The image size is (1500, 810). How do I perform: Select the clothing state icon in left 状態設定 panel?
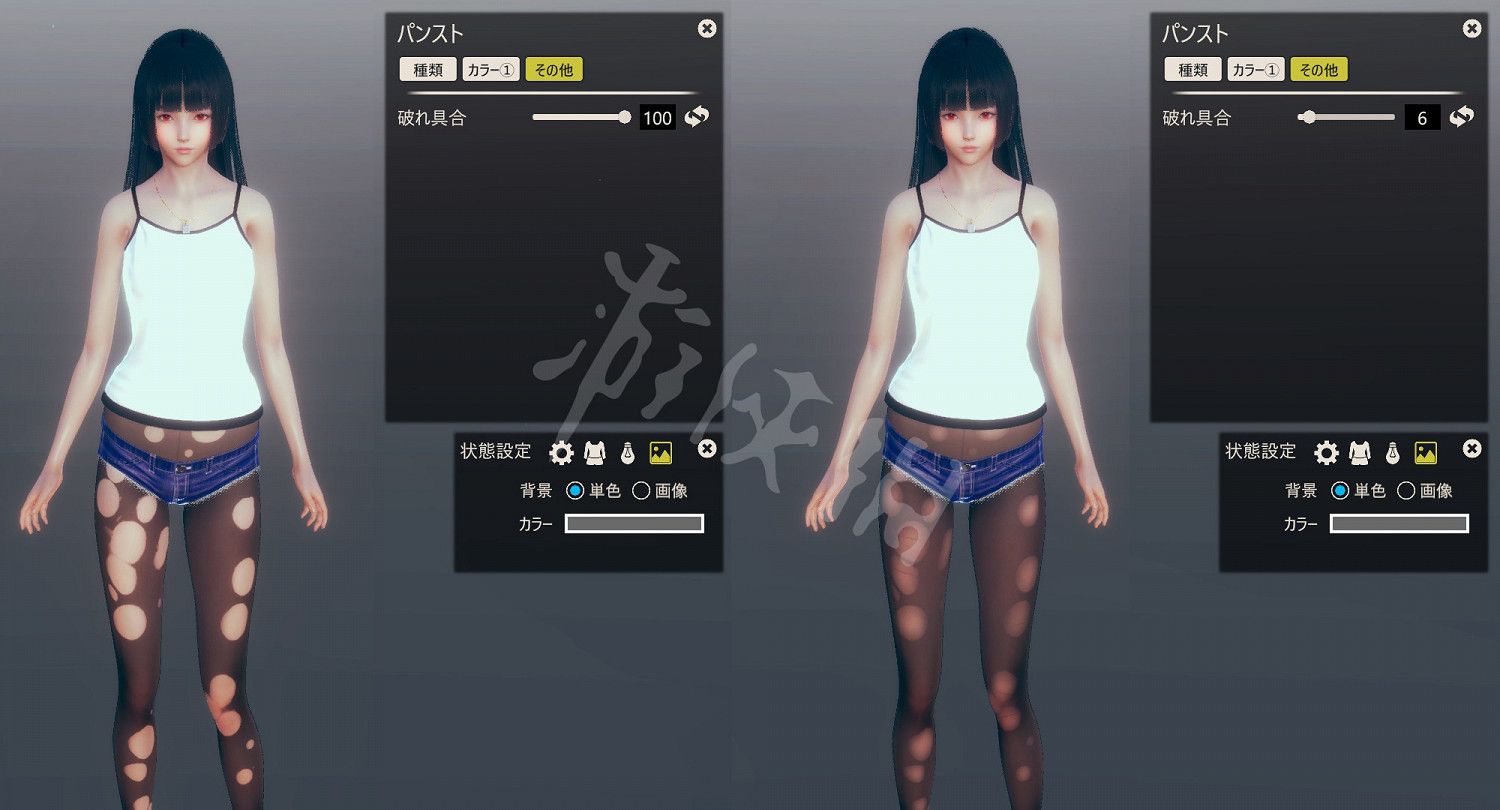596,452
